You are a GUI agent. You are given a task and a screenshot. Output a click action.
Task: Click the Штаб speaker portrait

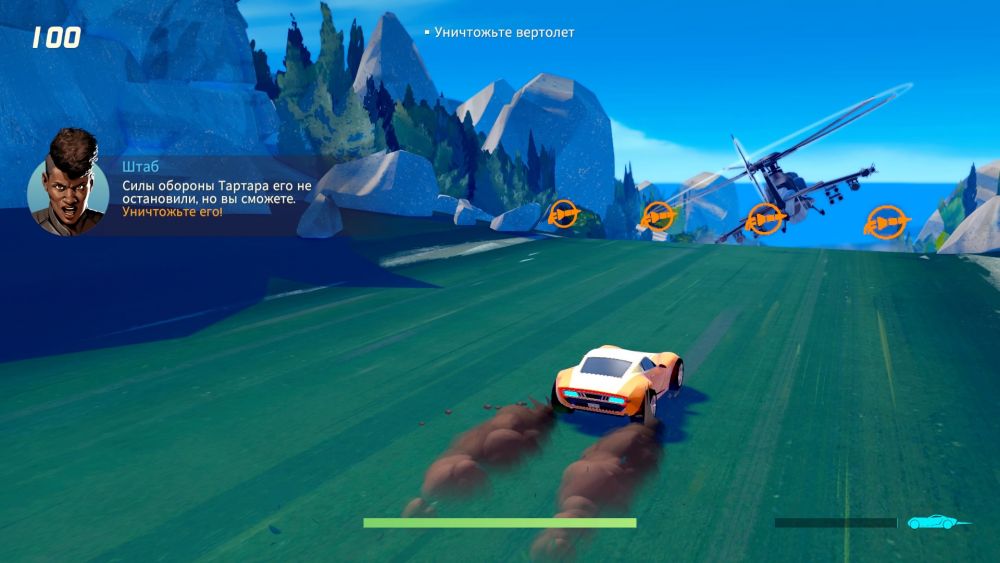click(x=68, y=183)
